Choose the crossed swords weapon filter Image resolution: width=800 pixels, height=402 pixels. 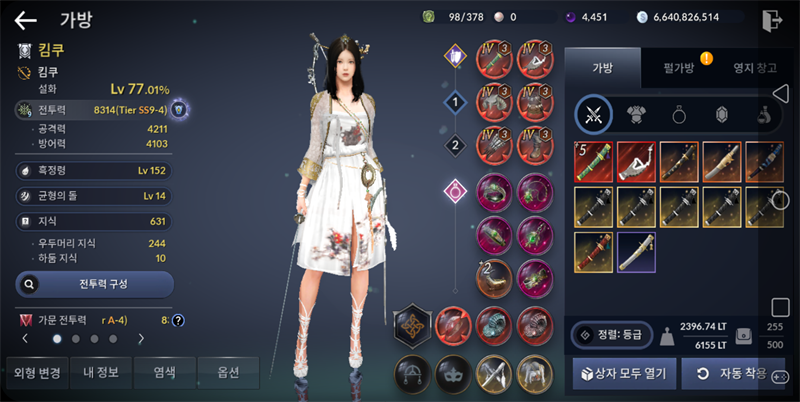click(x=594, y=115)
